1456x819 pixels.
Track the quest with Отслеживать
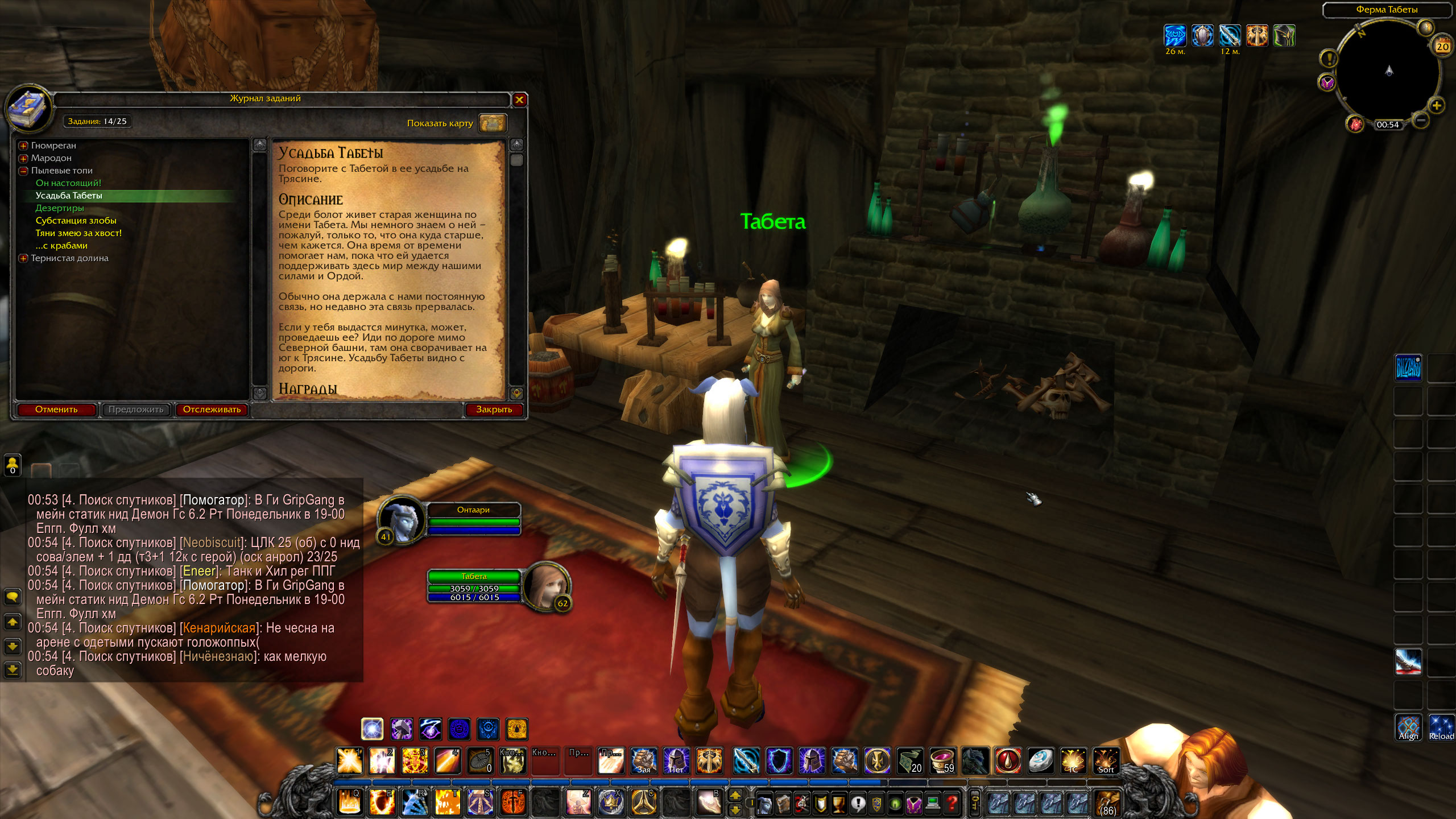(212, 409)
